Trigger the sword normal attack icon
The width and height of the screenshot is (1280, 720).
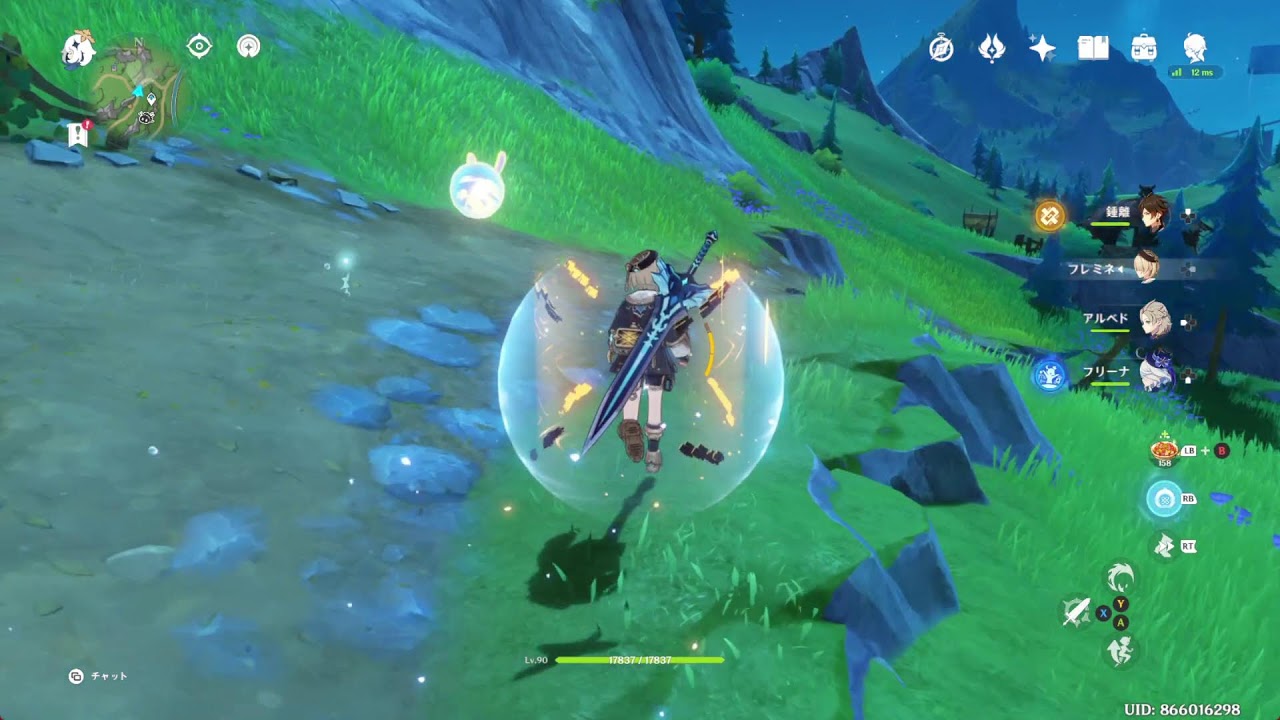point(1076,613)
